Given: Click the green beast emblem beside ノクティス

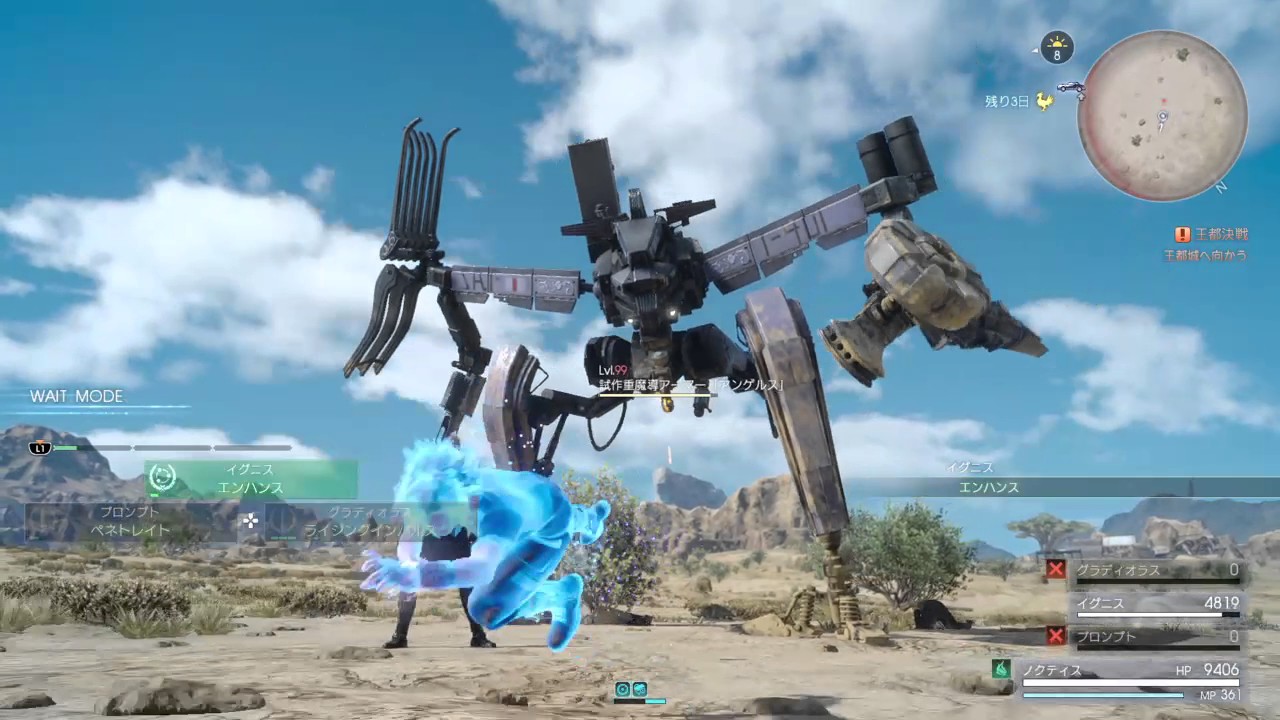Looking at the screenshot, I should click(x=1001, y=670).
